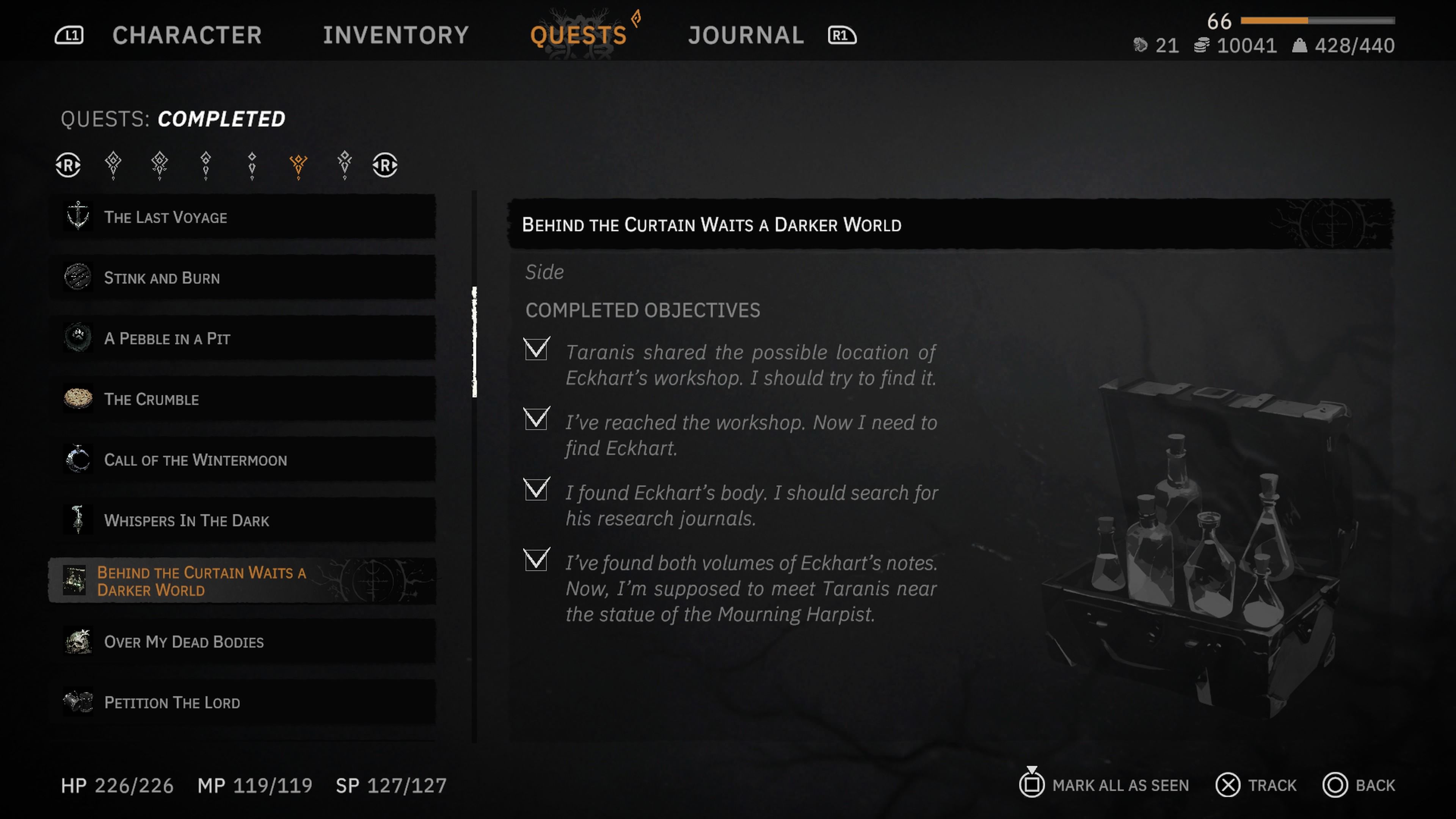Select the orange highlighted quest filter icon
1456x819 pixels.
(298, 165)
